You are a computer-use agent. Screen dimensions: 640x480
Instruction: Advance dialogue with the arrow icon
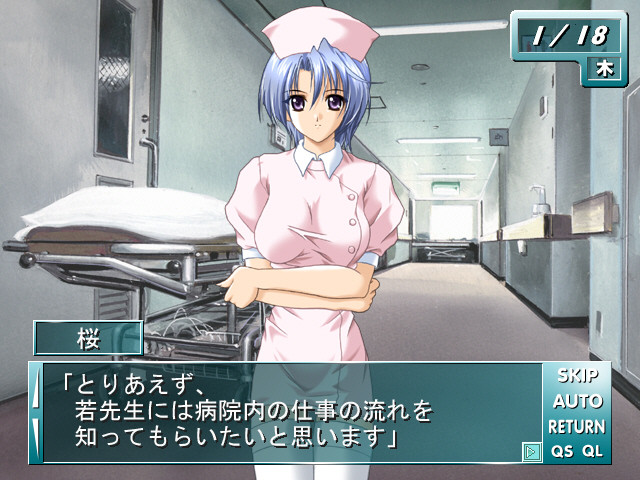(531, 451)
